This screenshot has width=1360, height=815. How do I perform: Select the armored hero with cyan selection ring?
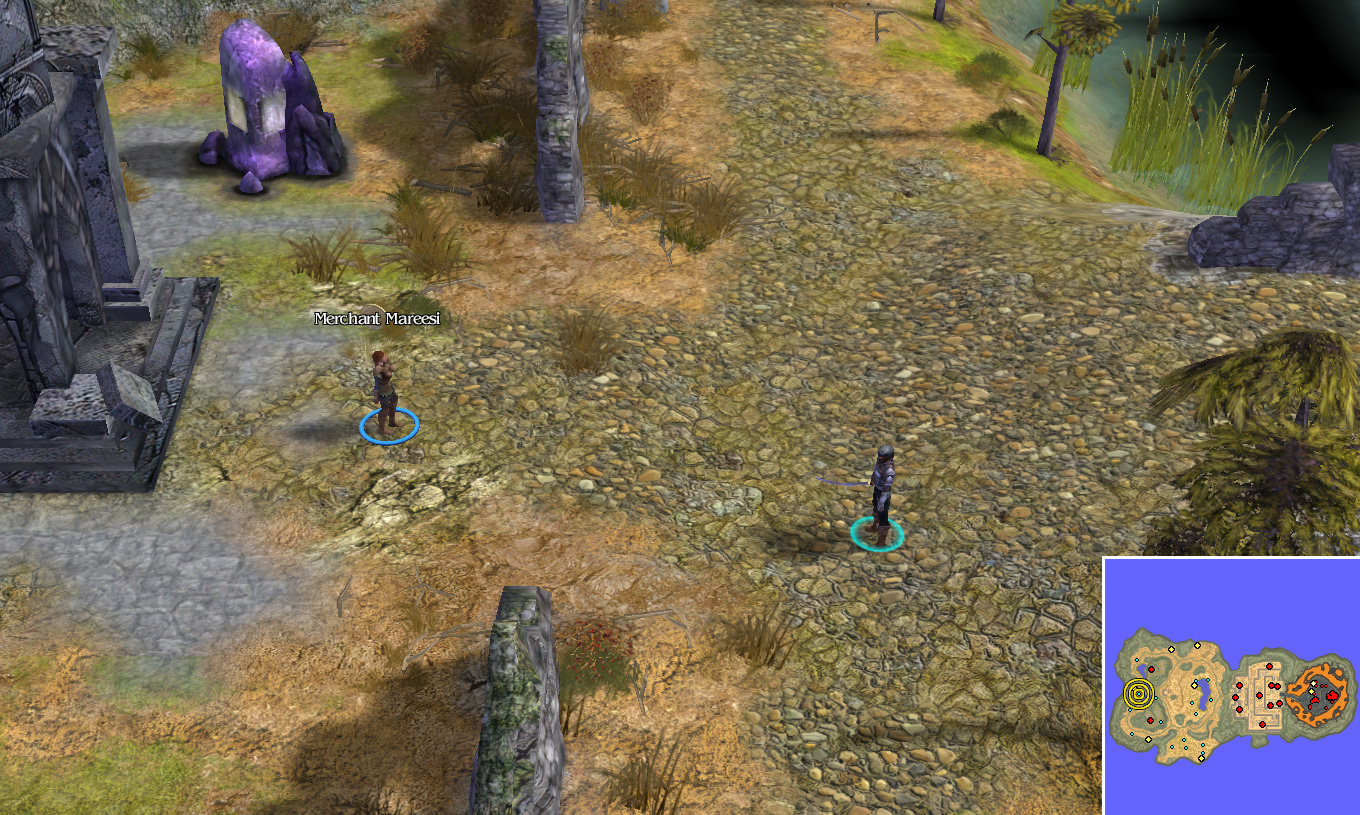click(880, 492)
